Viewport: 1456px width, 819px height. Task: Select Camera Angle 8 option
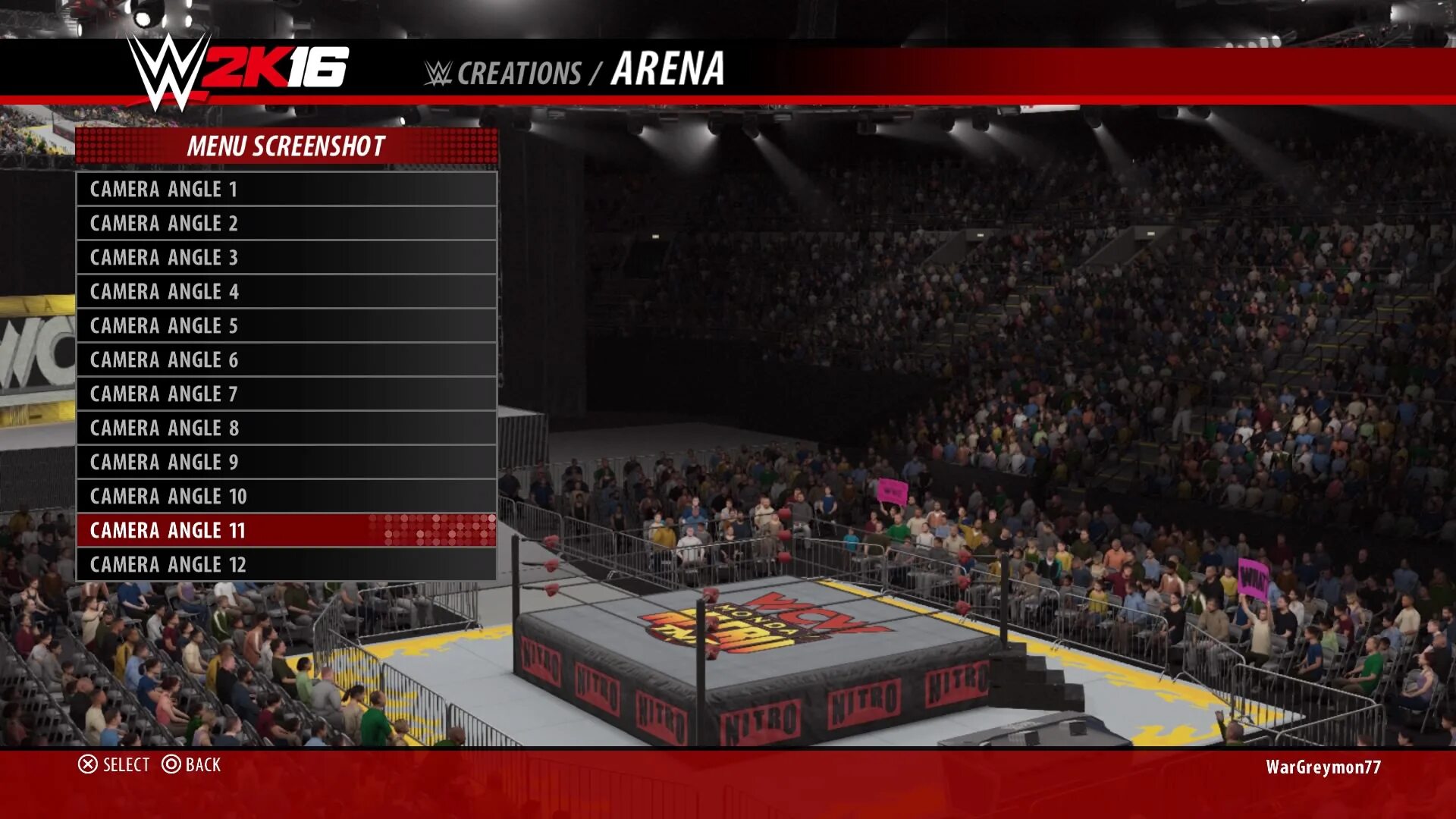tap(286, 428)
